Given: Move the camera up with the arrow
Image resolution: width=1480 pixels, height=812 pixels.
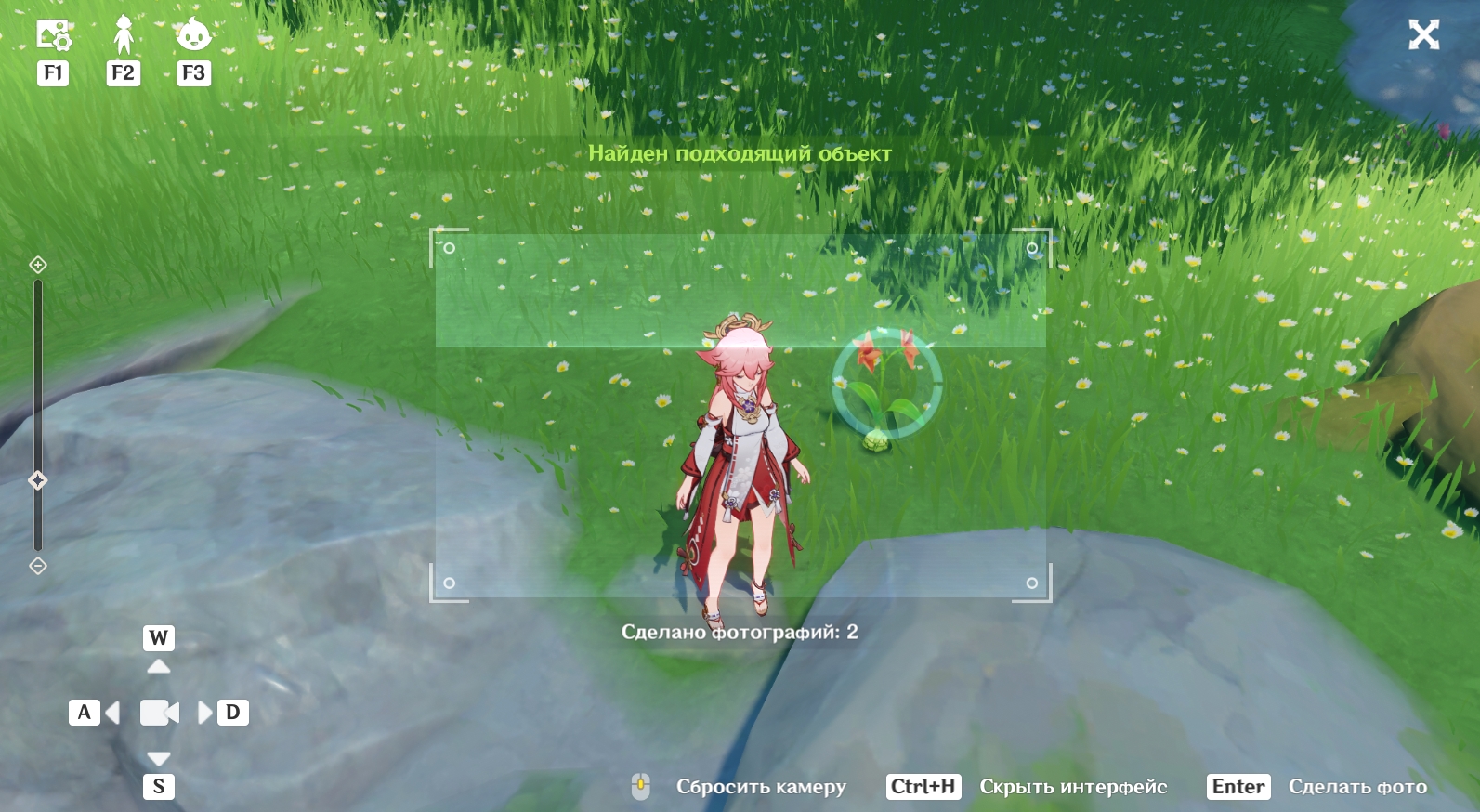Looking at the screenshot, I should pos(159,666).
